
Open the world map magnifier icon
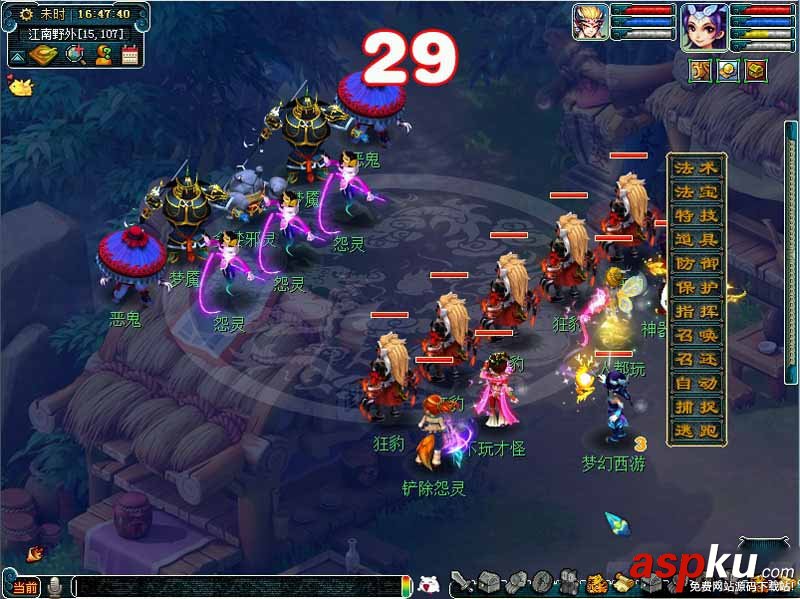click(x=76, y=54)
